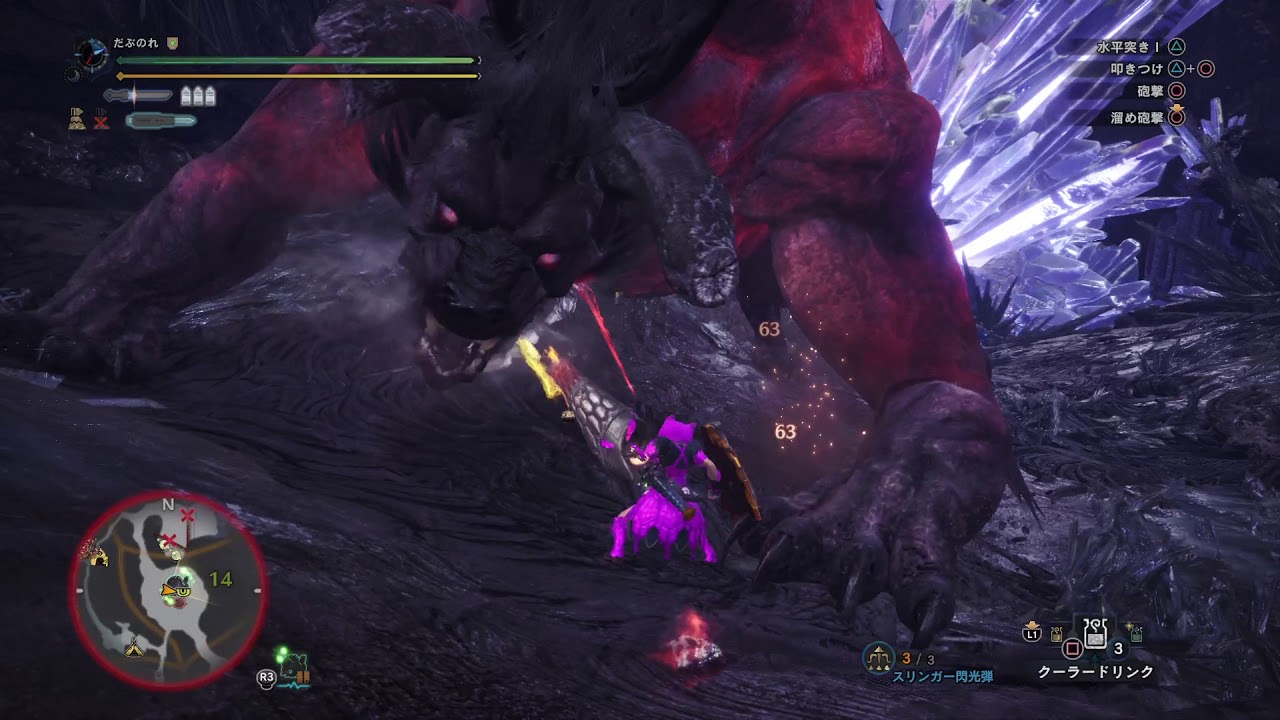Screen dimensions: 1280x720
Task: Click the wyrmstake charge gauge
Action: (x=160, y=121)
